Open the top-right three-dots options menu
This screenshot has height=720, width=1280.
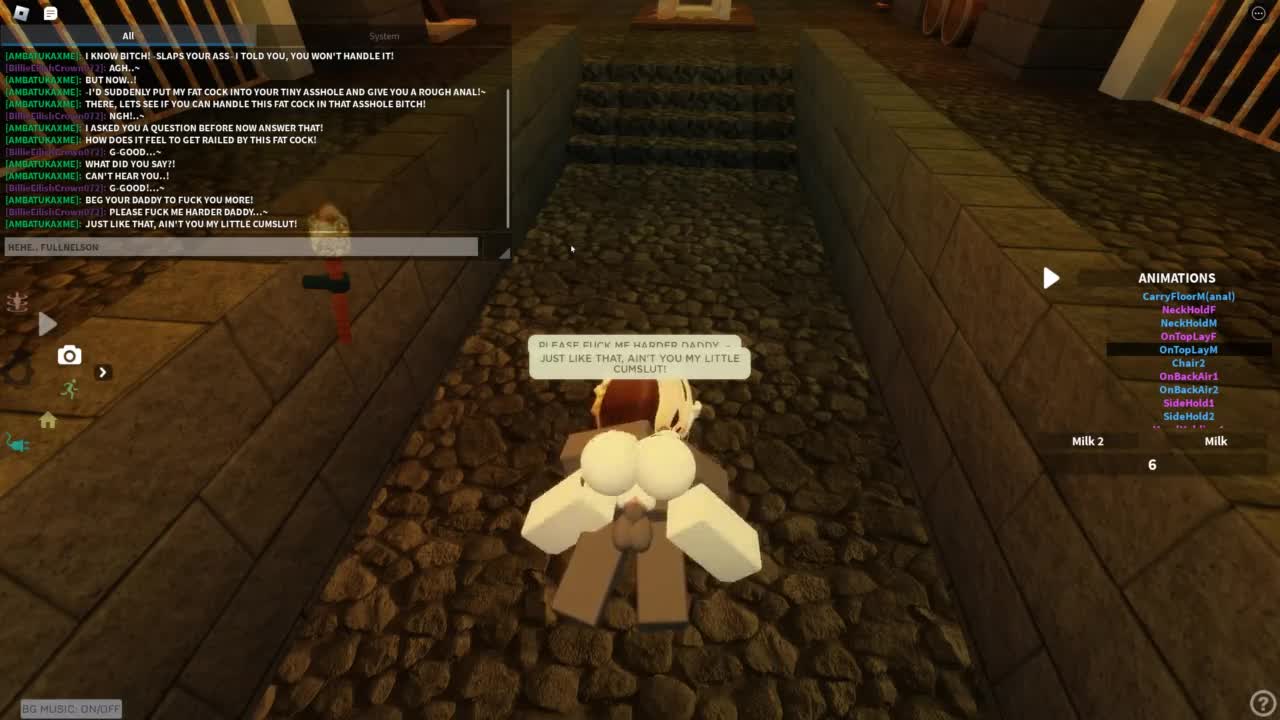[x=1258, y=12]
